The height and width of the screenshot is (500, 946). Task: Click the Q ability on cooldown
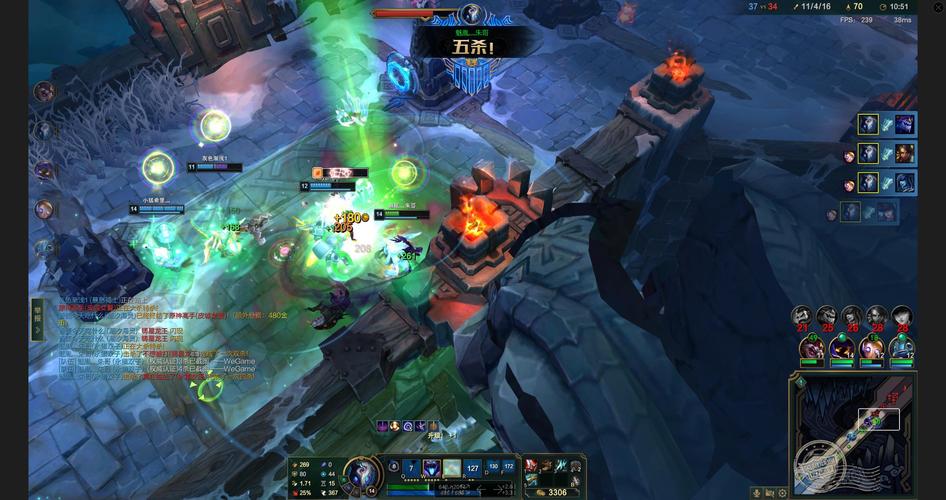[411, 467]
